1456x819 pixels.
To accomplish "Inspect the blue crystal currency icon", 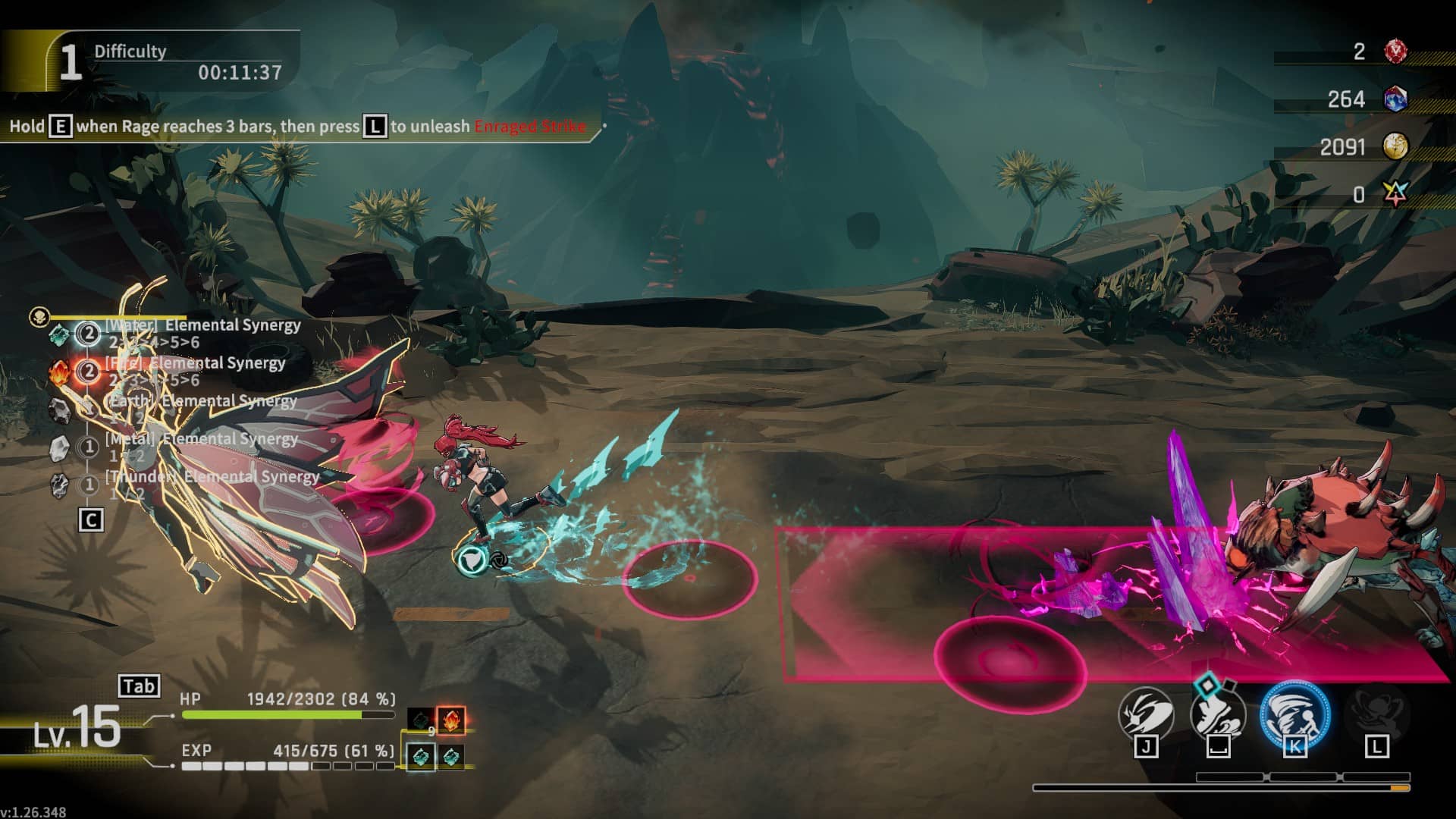I will click(1395, 99).
